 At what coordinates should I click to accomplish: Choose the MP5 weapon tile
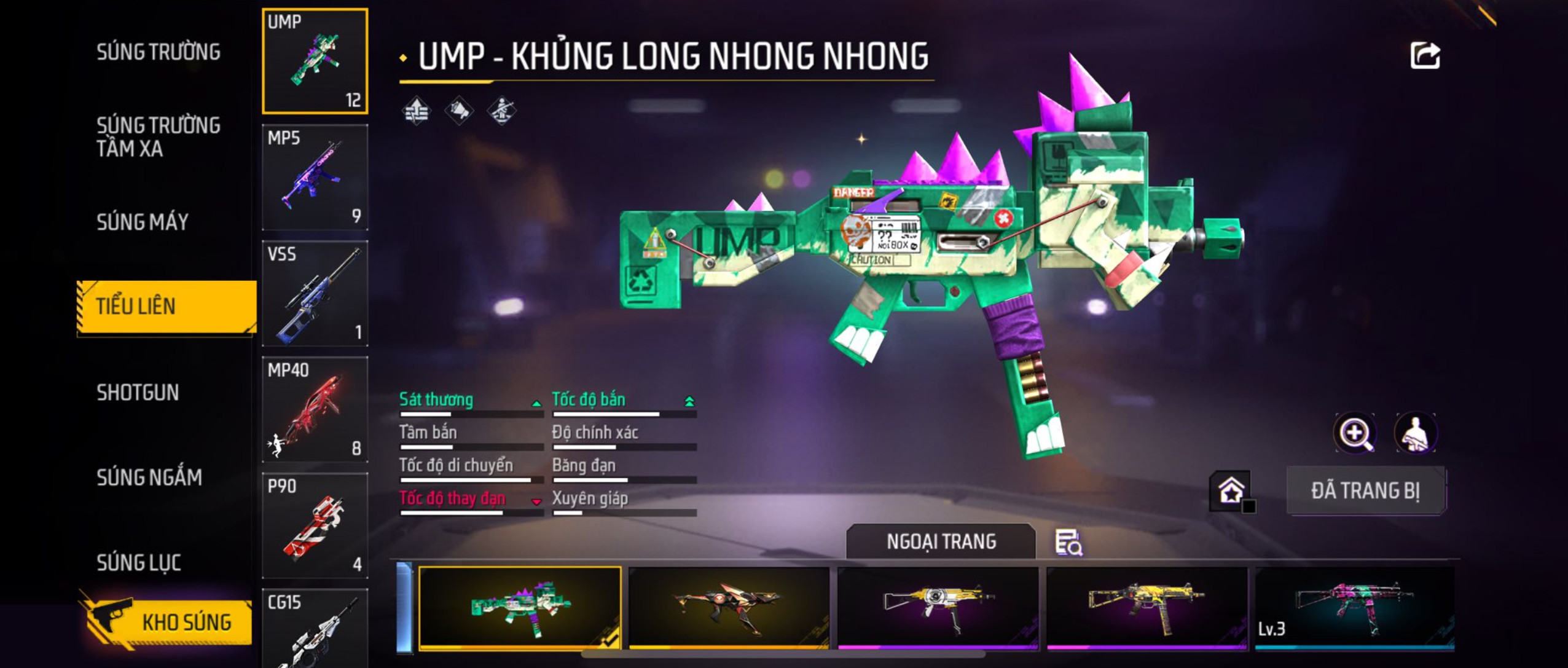tap(315, 177)
